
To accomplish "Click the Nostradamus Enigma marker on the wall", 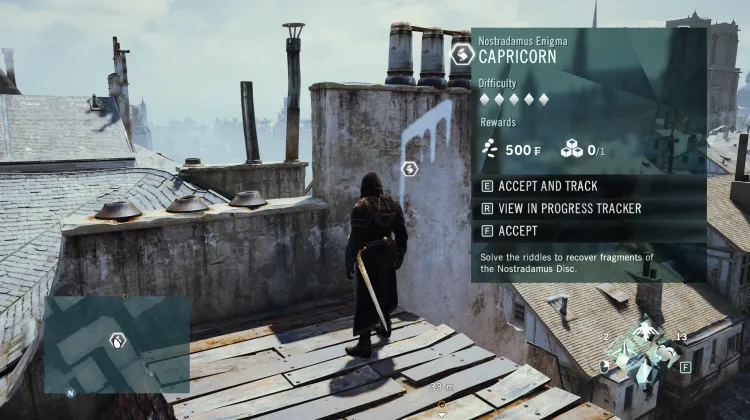I will 409,168.
